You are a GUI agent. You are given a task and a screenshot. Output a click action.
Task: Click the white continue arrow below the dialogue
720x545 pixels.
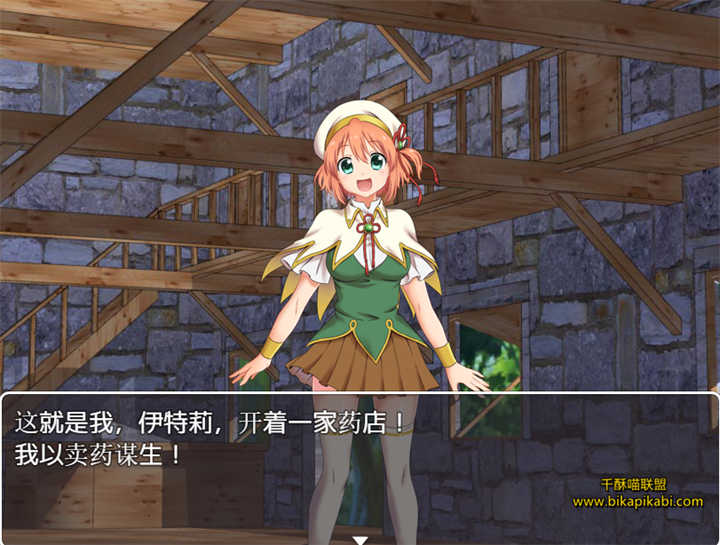click(360, 540)
